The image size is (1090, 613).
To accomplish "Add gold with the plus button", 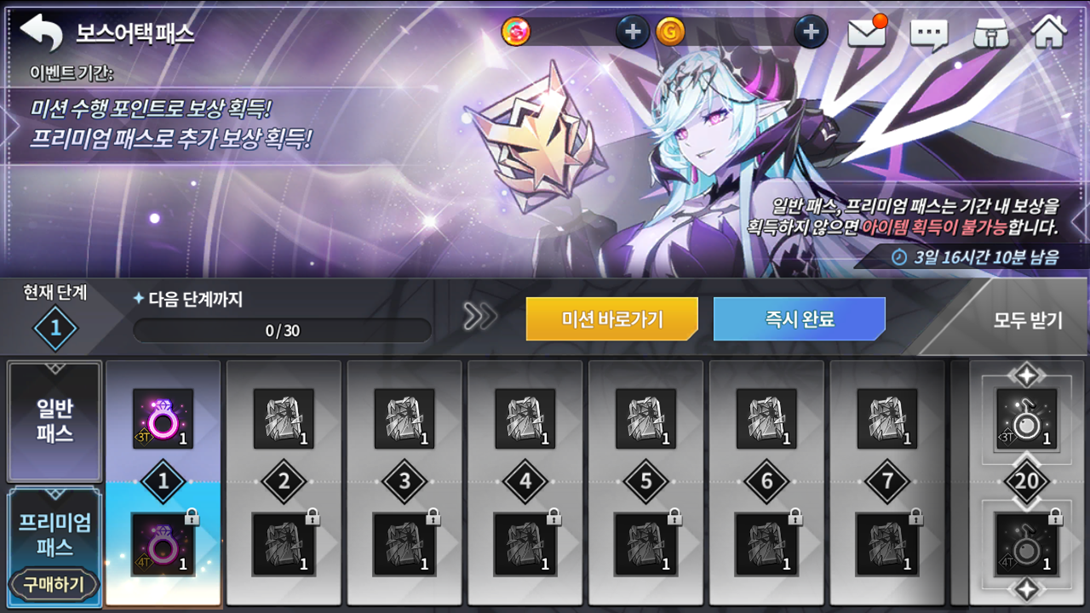I will (x=810, y=33).
